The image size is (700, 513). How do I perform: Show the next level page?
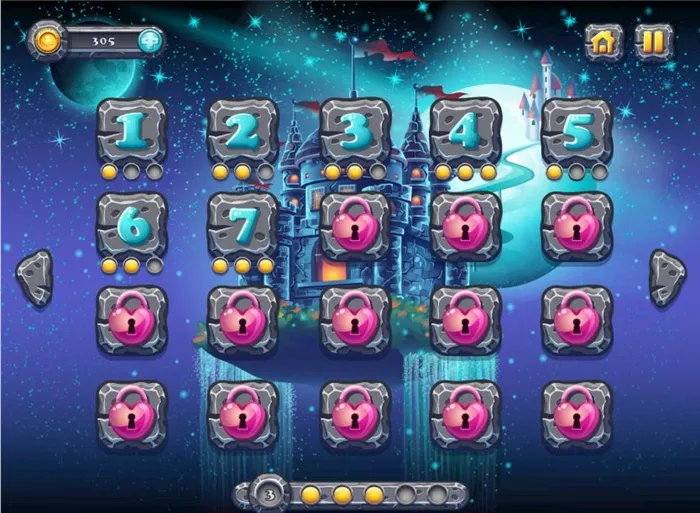[x=667, y=277]
